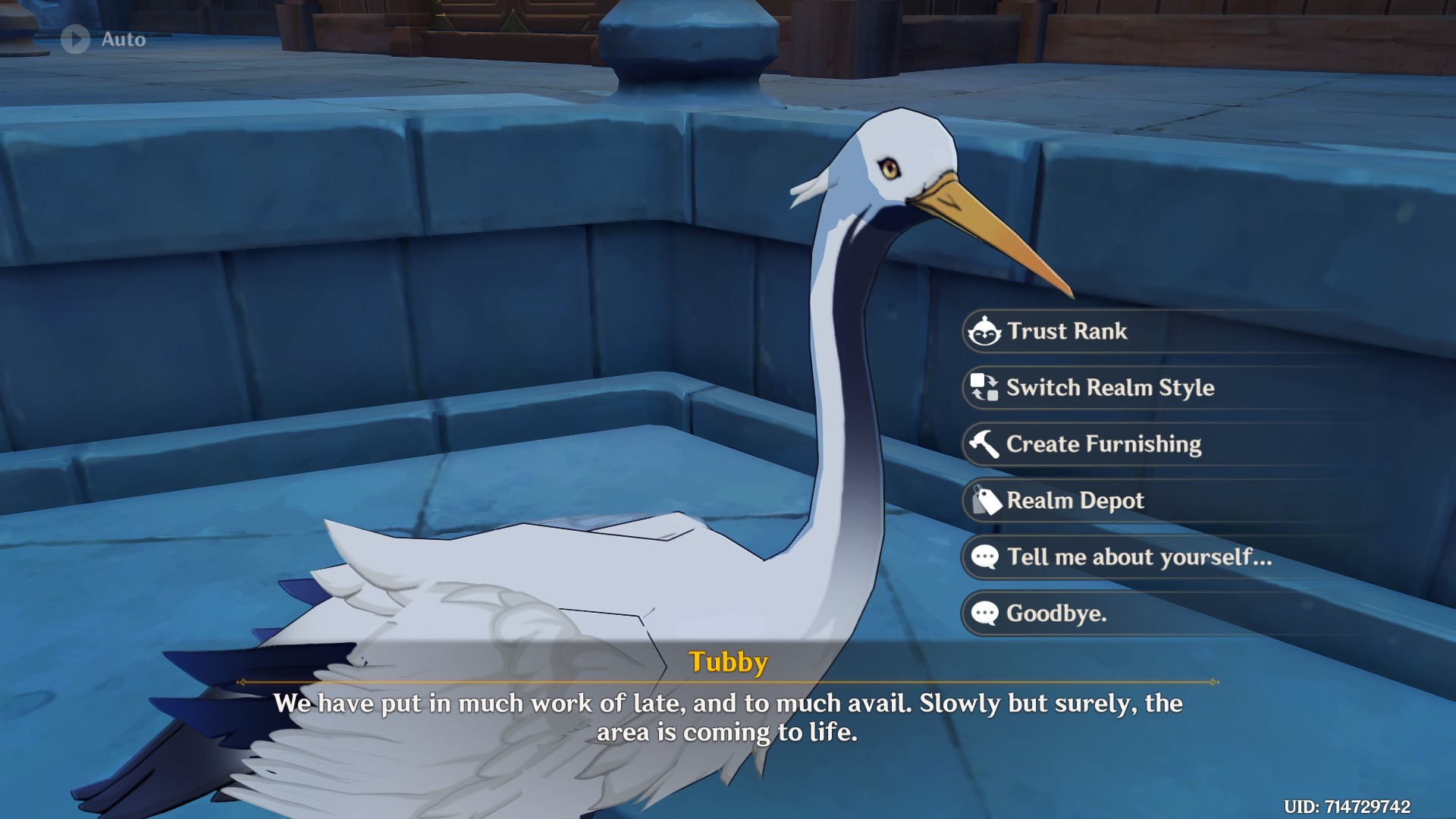Screen dimensions: 1456x819
Task: Click the swap-style icon on Switch Realm Style
Action: pyautogui.click(x=984, y=388)
